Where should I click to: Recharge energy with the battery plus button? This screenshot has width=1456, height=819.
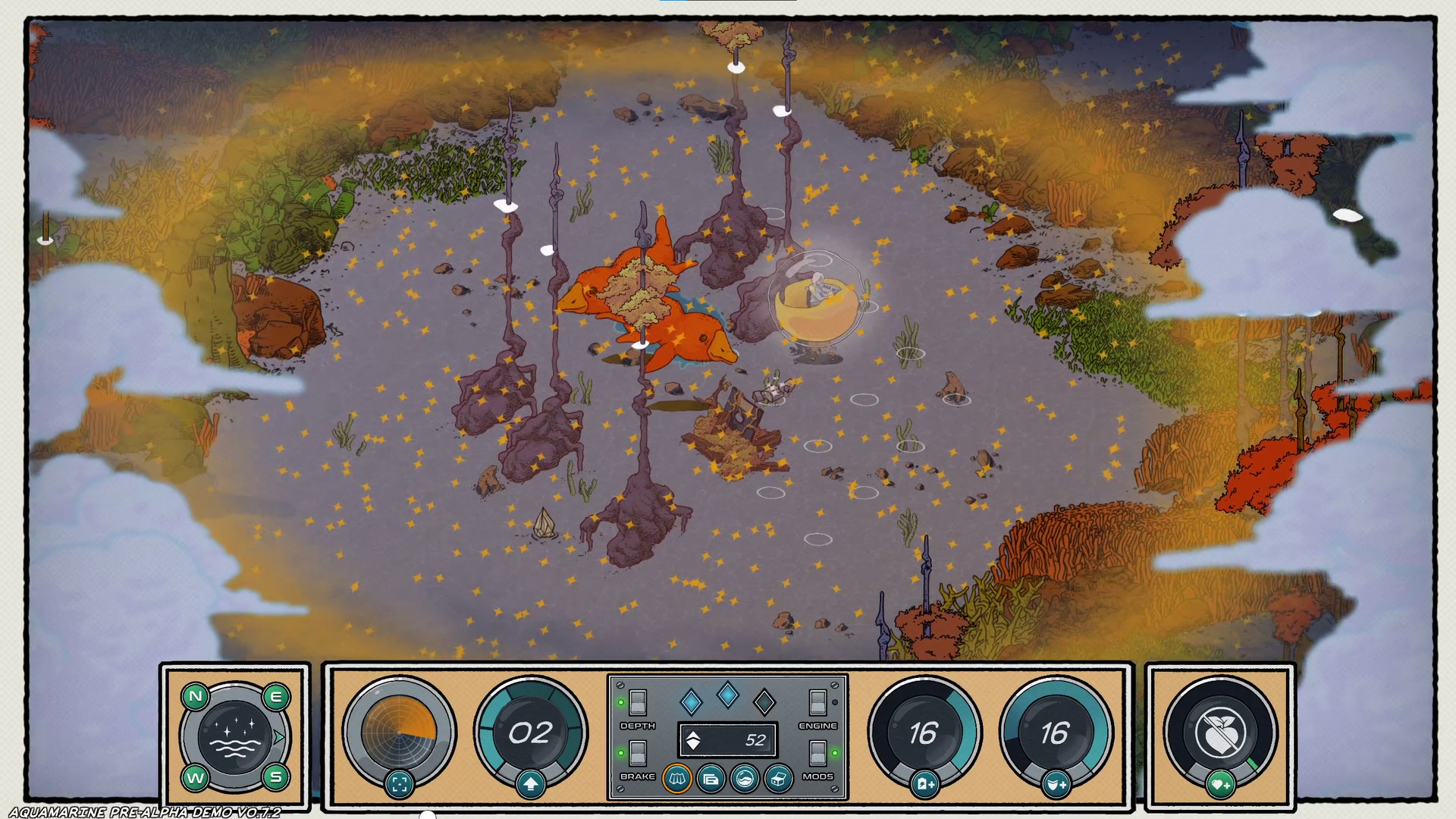(924, 784)
